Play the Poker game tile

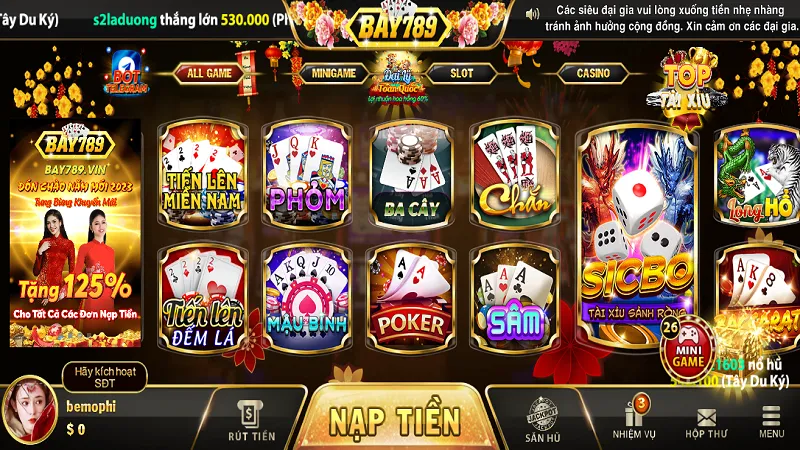point(411,294)
